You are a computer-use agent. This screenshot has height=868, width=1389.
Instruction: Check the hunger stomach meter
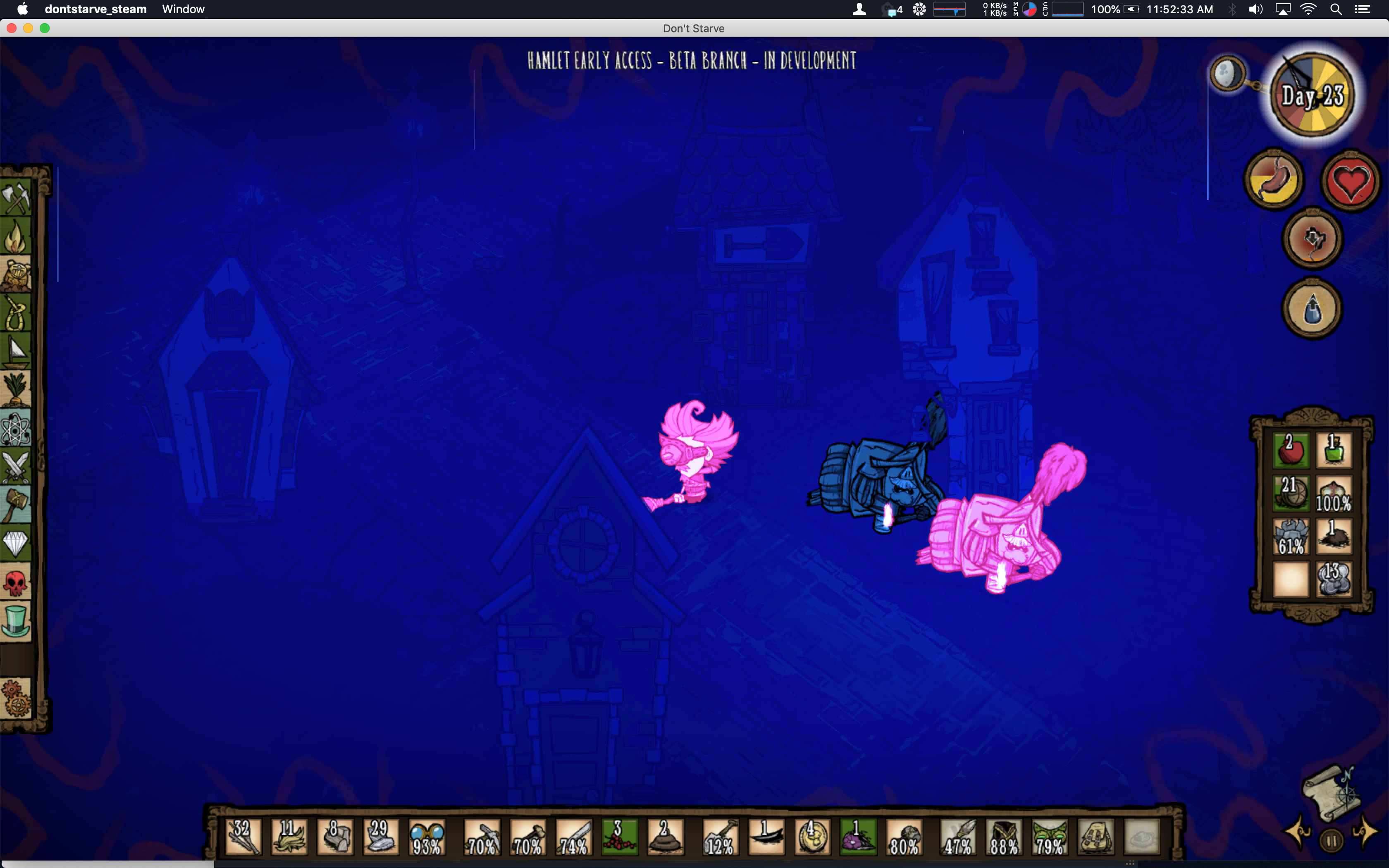click(1274, 179)
